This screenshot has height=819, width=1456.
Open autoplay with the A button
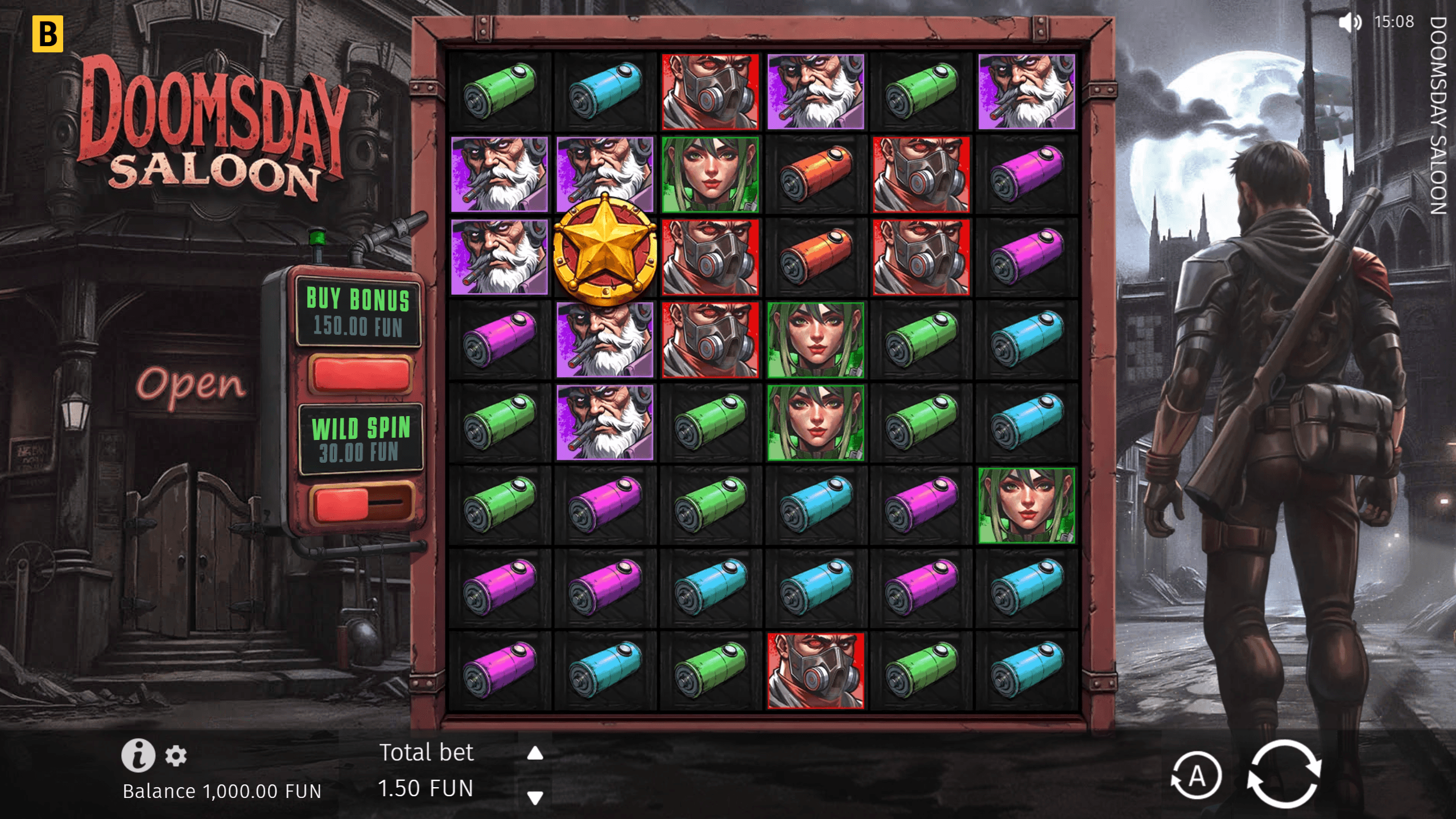click(1196, 775)
